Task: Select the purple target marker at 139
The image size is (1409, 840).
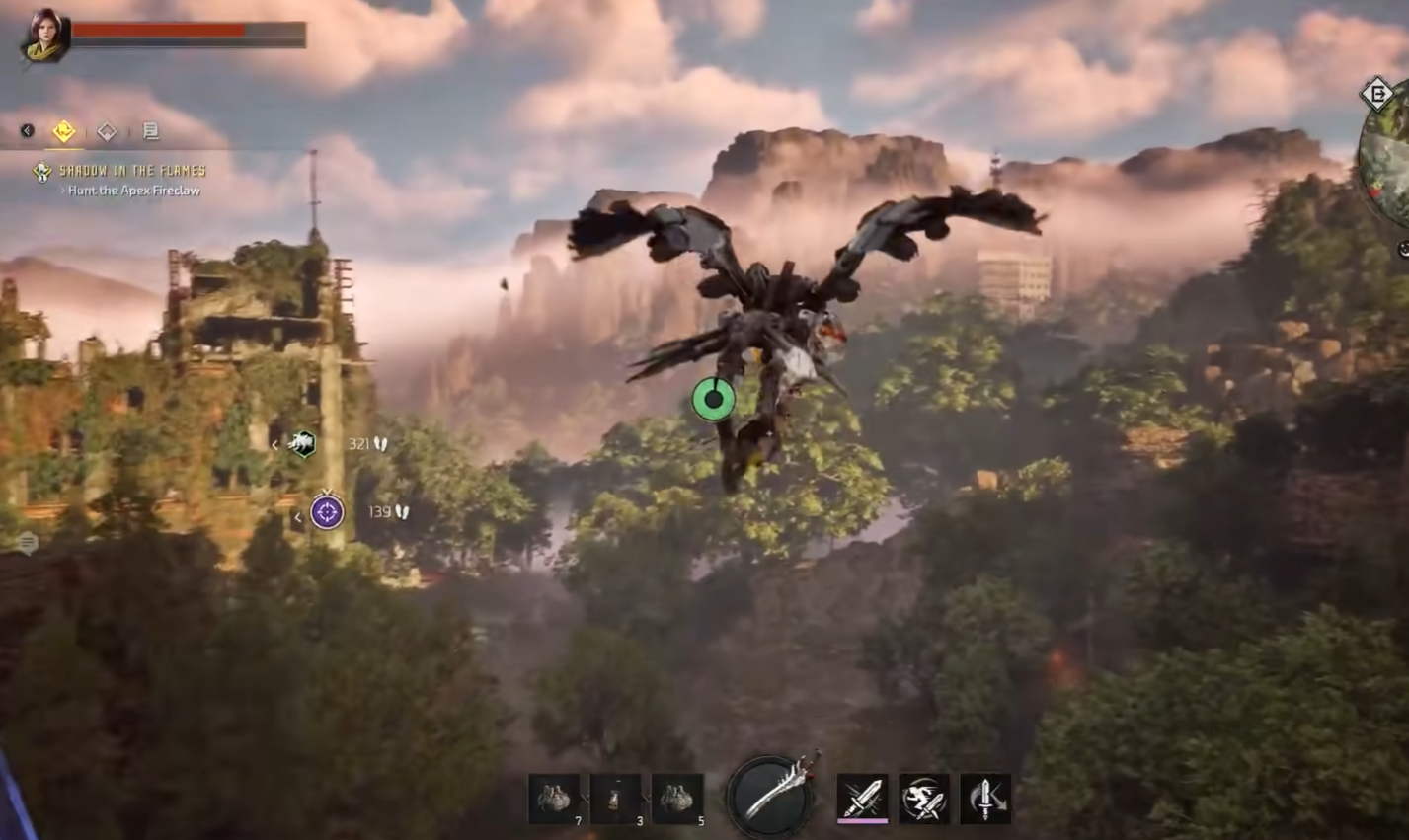Action: click(x=327, y=512)
